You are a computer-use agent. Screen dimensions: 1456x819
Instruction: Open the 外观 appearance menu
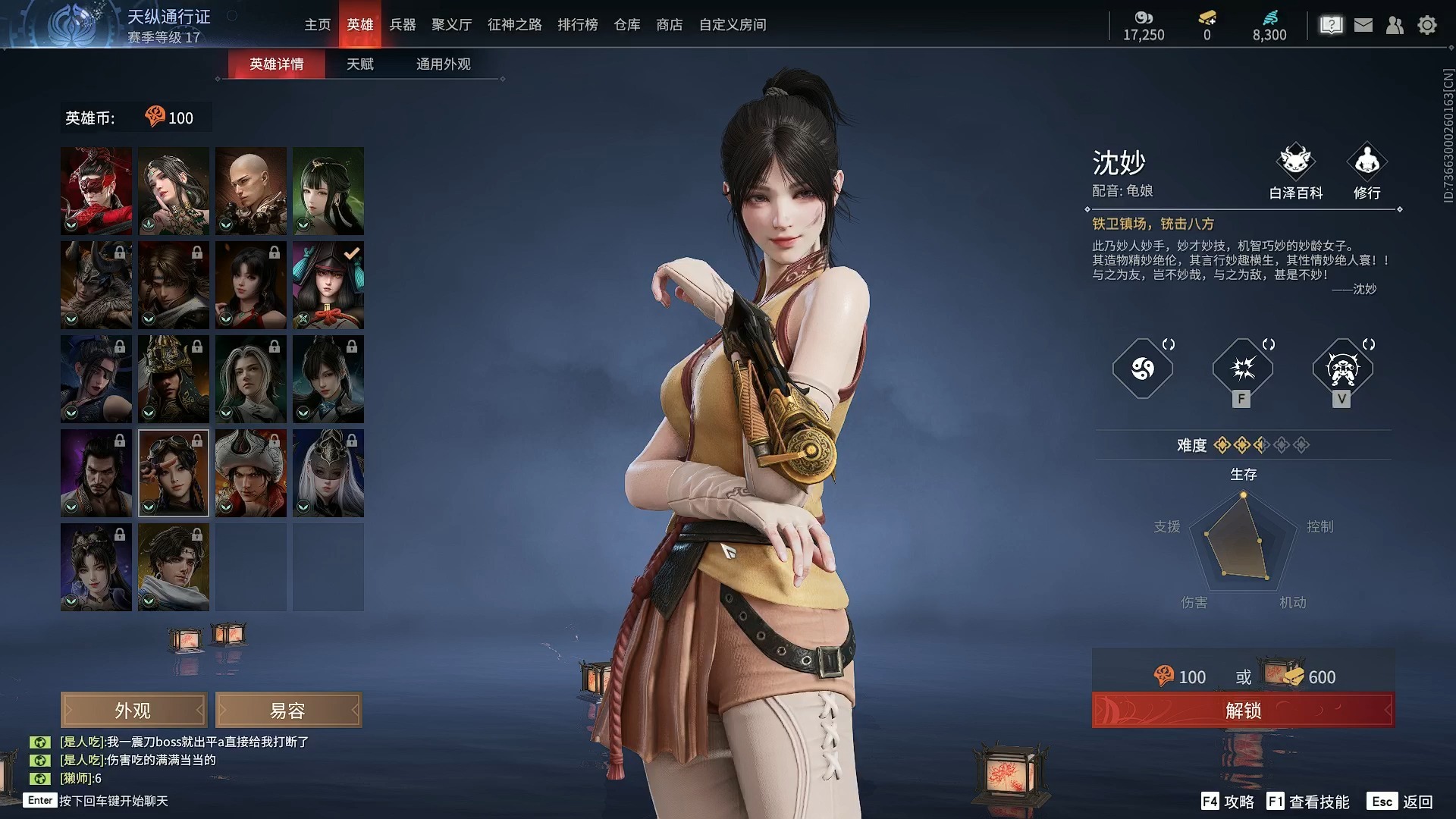(x=133, y=711)
